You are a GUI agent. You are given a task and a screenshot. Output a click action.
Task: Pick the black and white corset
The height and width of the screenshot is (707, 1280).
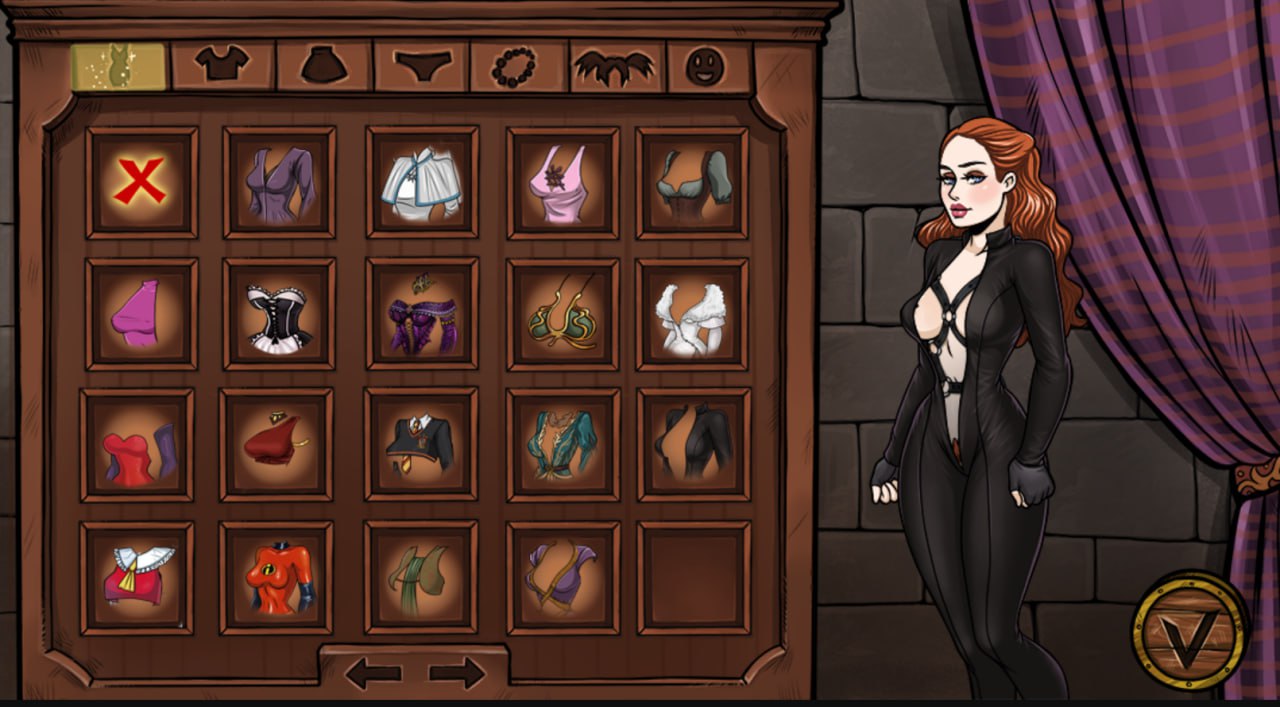[279, 313]
